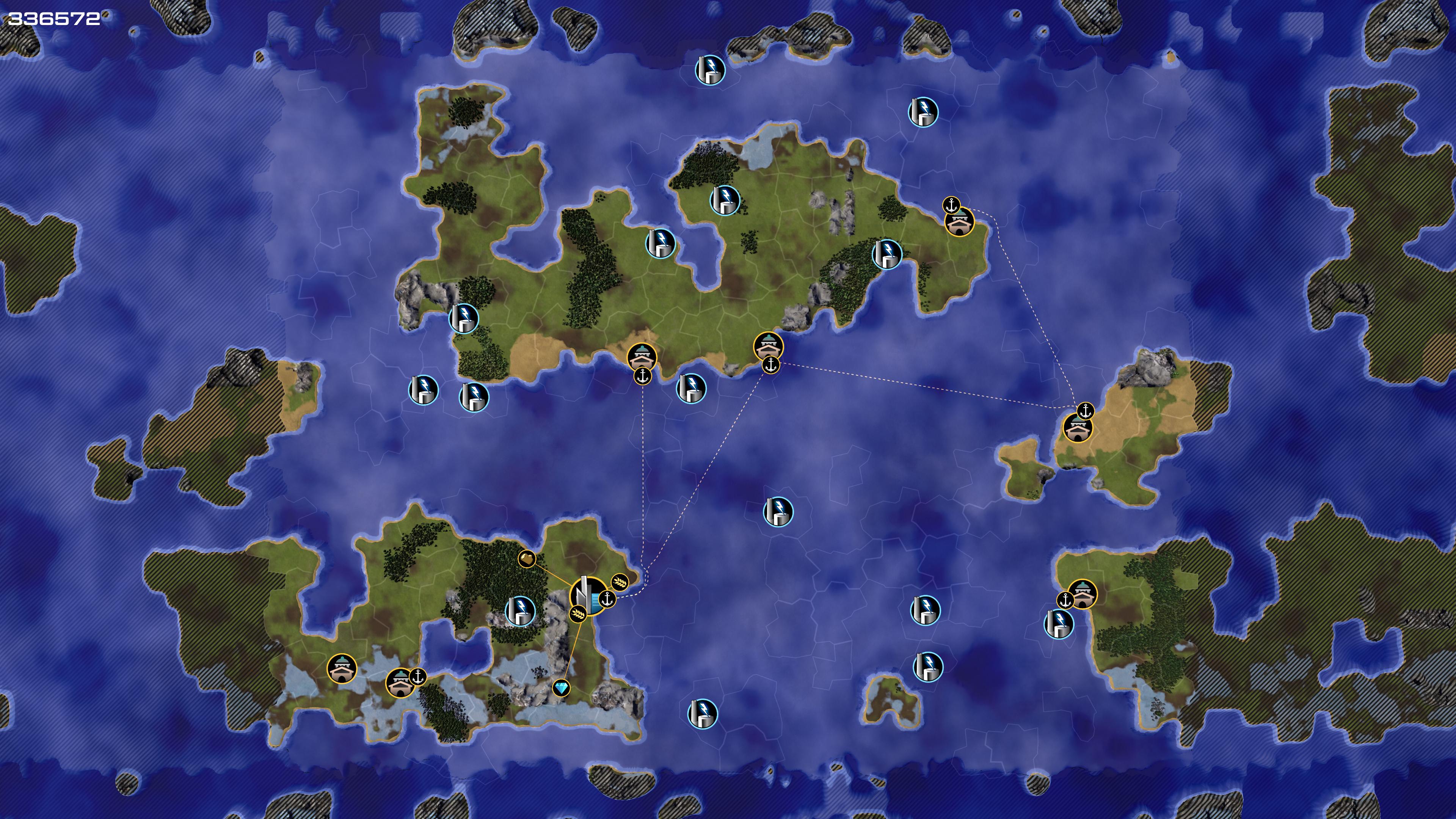
Task: Select the gold nugget resource marker
Action: click(x=526, y=559)
